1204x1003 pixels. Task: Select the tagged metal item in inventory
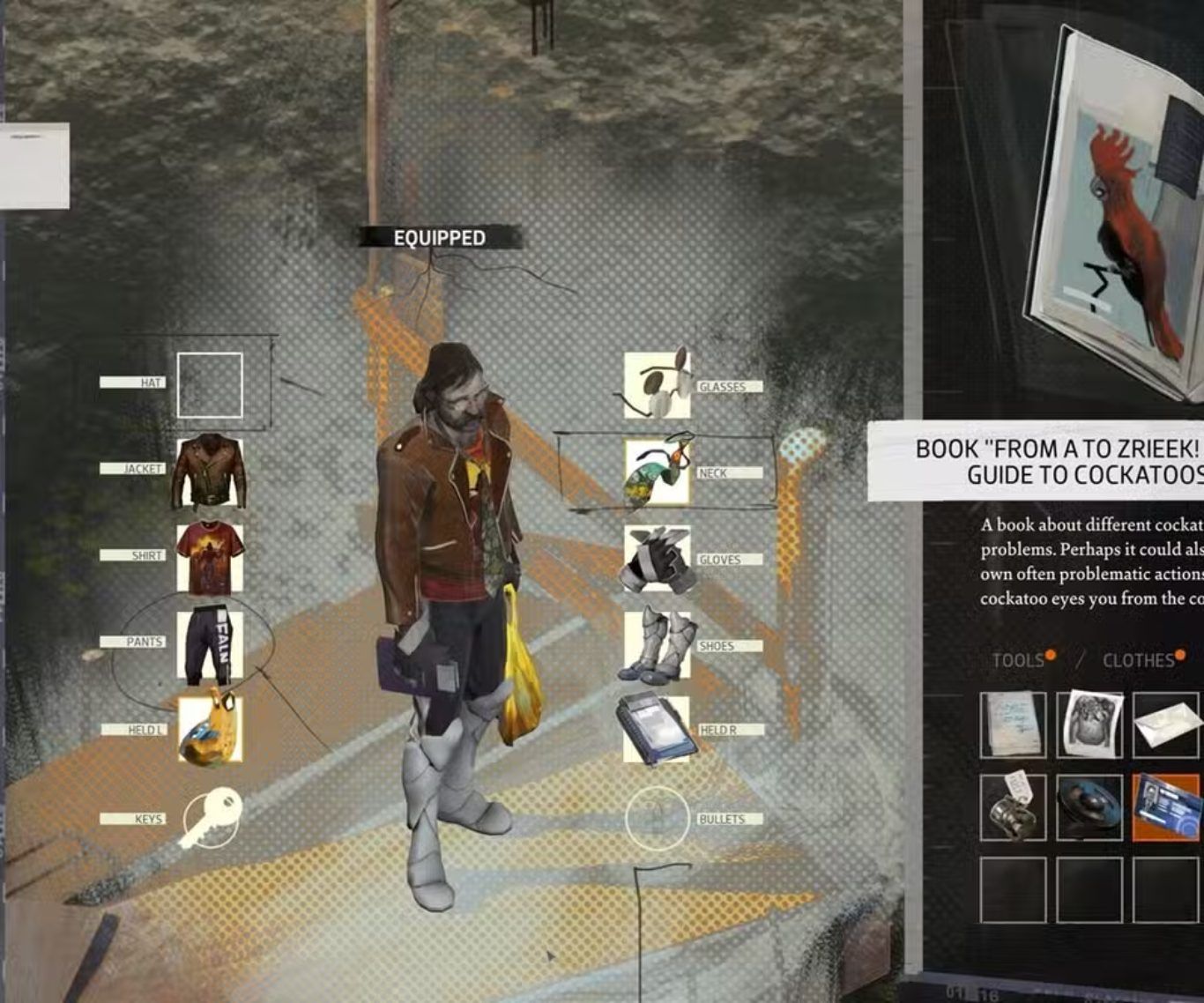[x=1013, y=807]
